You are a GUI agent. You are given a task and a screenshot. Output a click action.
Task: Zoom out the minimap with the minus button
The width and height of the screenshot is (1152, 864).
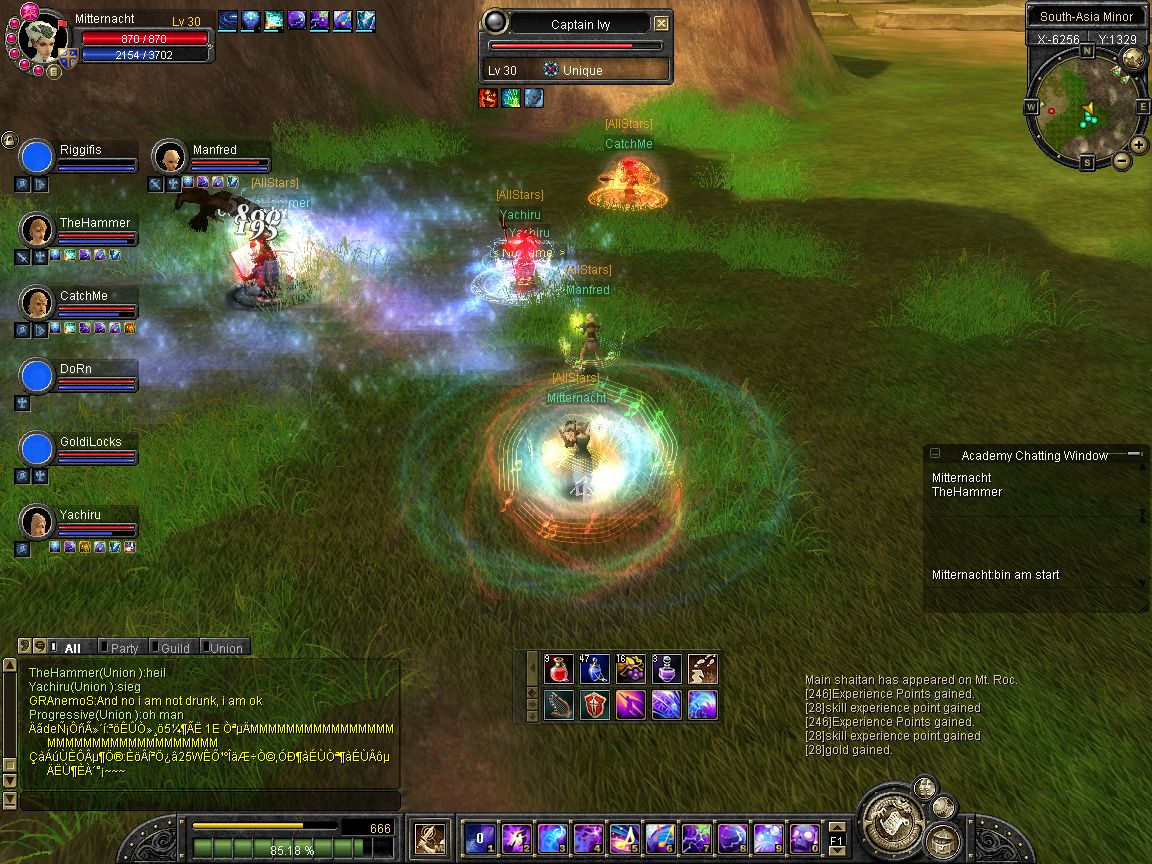coord(1122,160)
